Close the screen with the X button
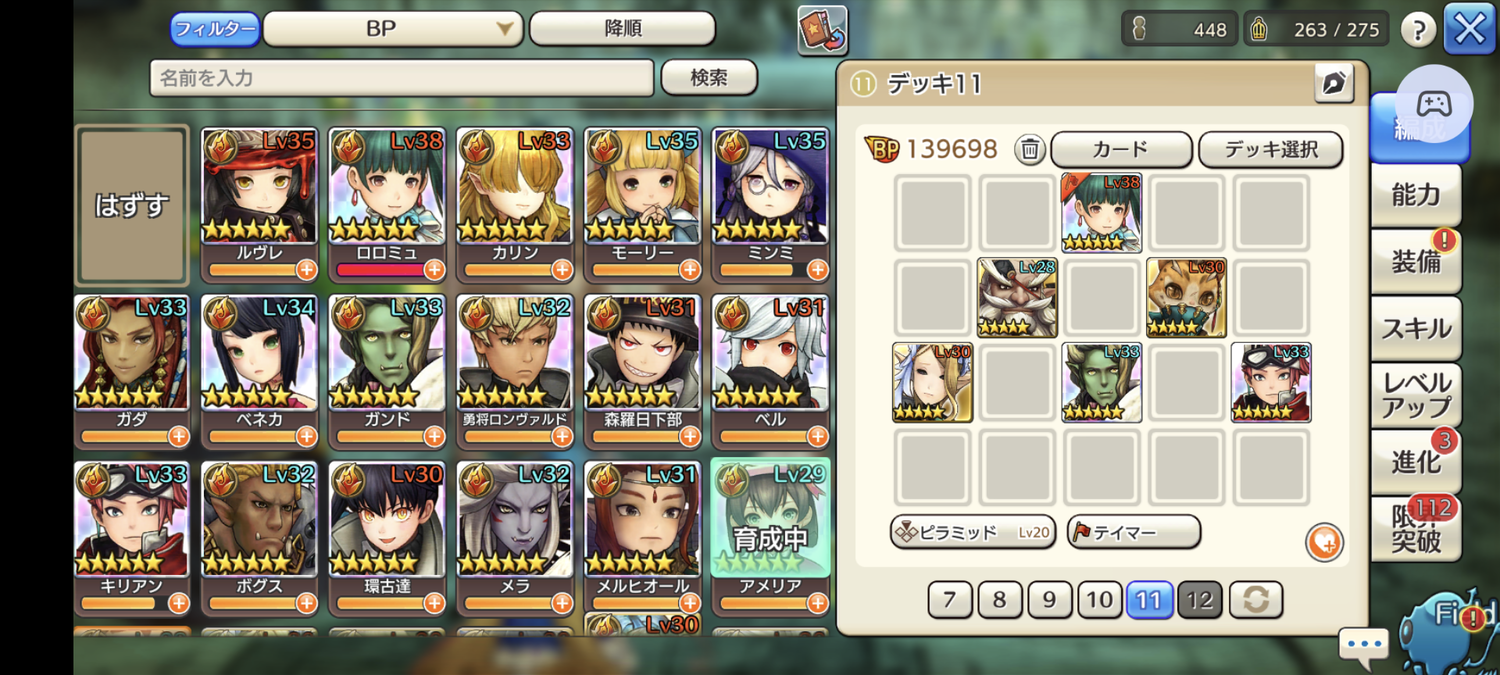1500x675 pixels. tap(1469, 29)
